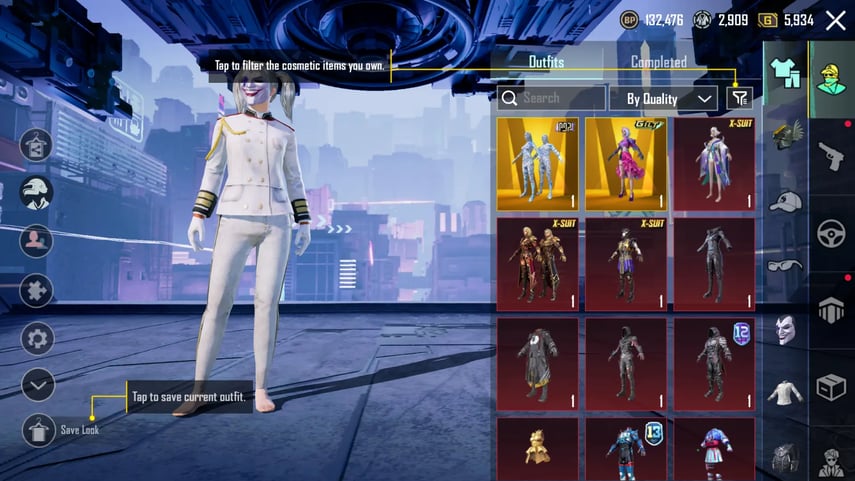The image size is (855, 481).
Task: Select the Outfits tab
Action: pos(546,62)
